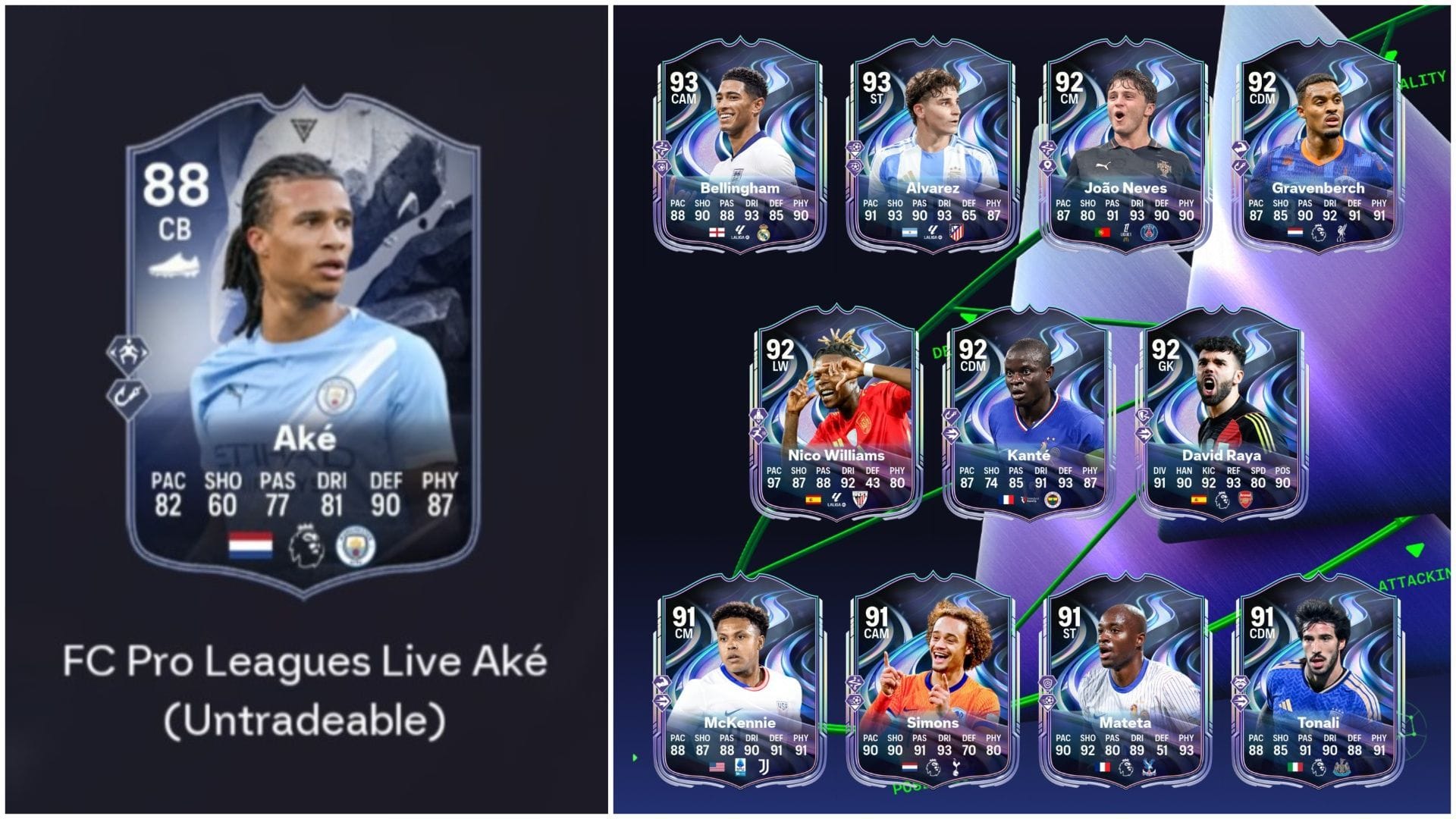Select Alvarez's Finesse Shot playstyle icon
1456x819 pixels.
pyautogui.click(x=855, y=166)
